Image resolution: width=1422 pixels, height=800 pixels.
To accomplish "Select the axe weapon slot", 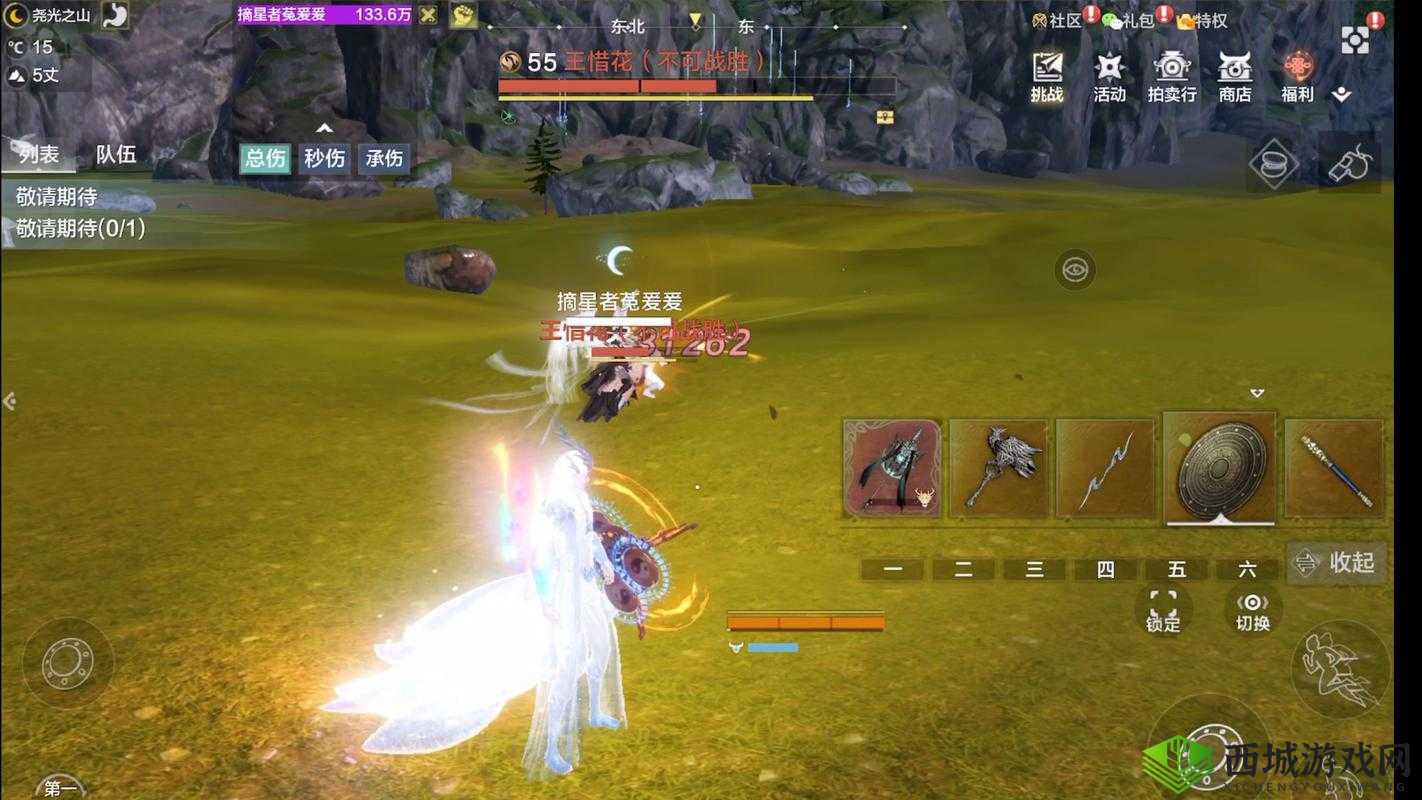I will click(x=1000, y=465).
